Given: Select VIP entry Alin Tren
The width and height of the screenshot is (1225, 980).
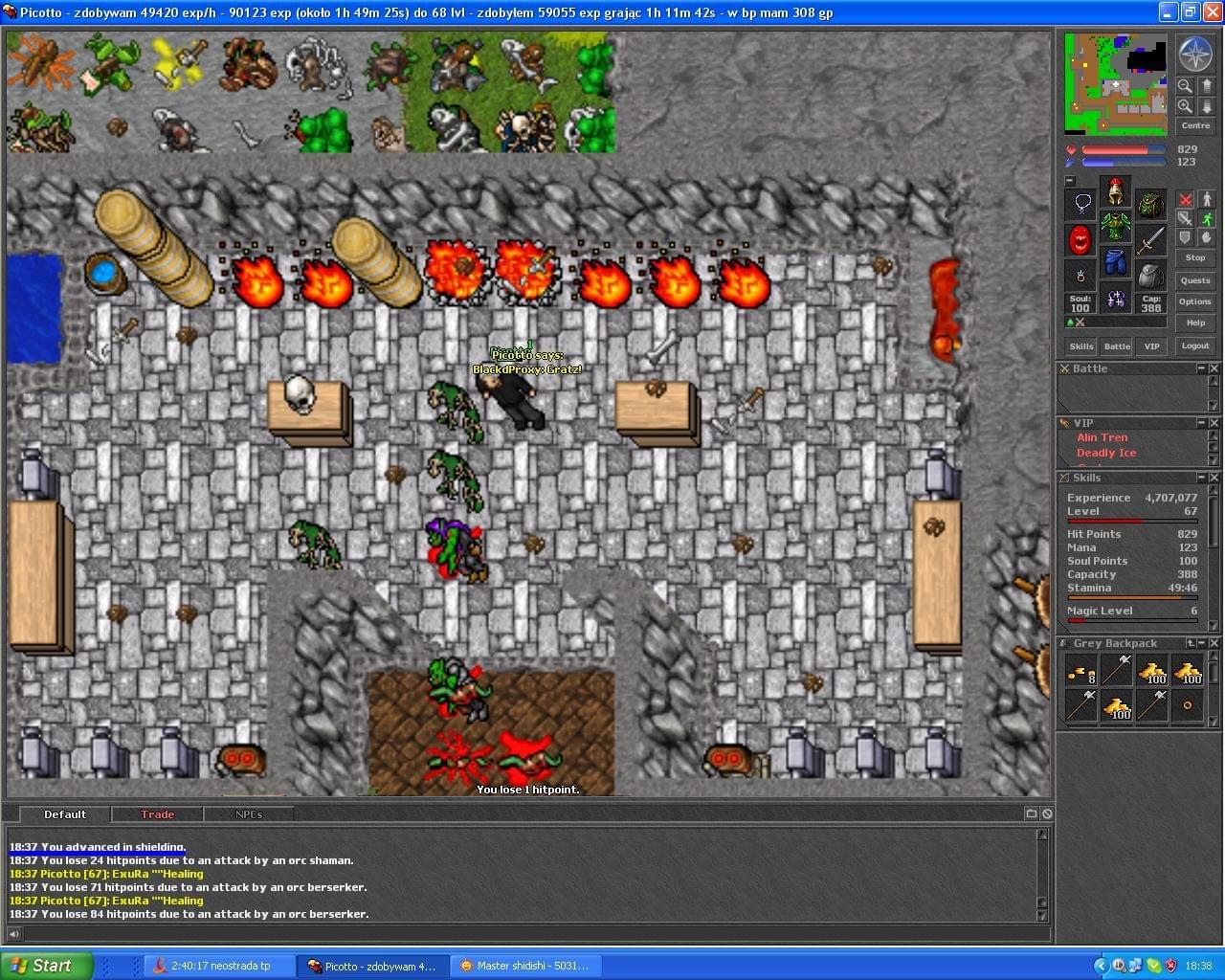Looking at the screenshot, I should [x=1102, y=437].
